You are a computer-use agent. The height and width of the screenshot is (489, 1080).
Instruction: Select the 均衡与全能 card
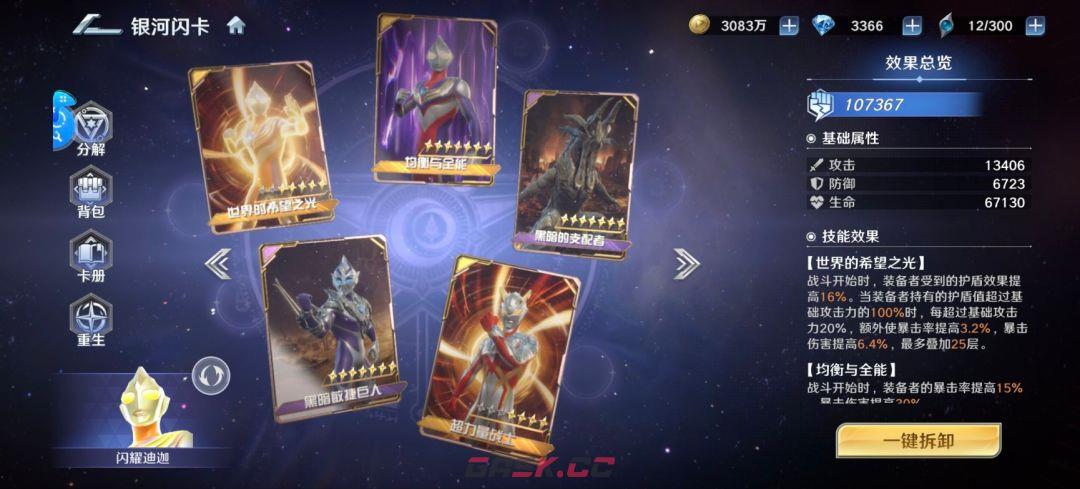pos(434,100)
